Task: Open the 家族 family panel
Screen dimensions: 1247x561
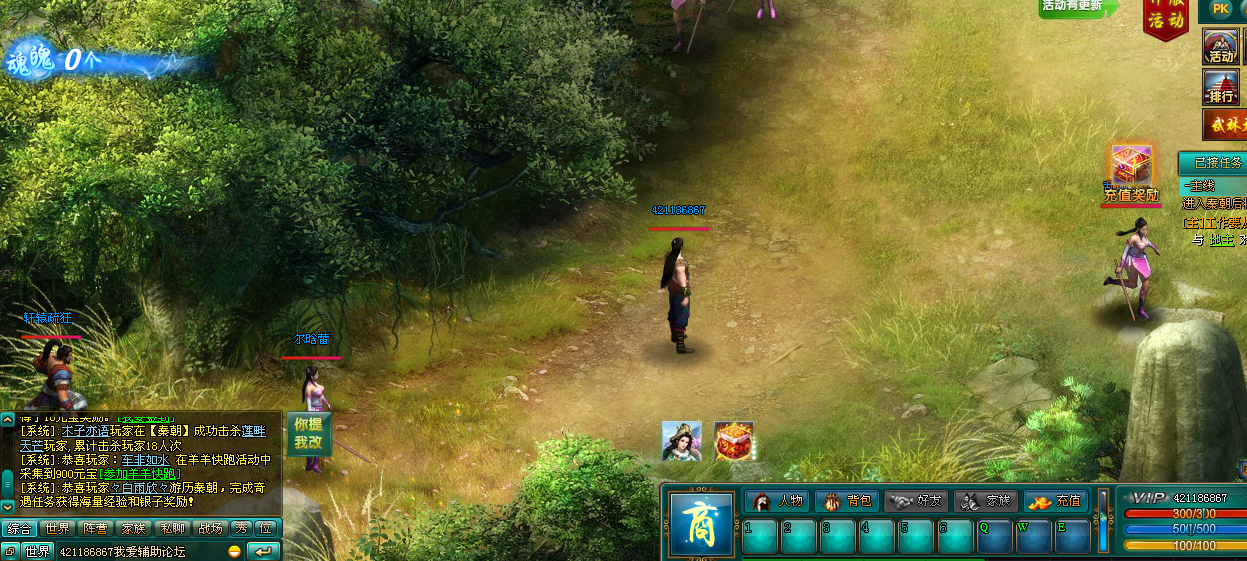Action: point(986,501)
